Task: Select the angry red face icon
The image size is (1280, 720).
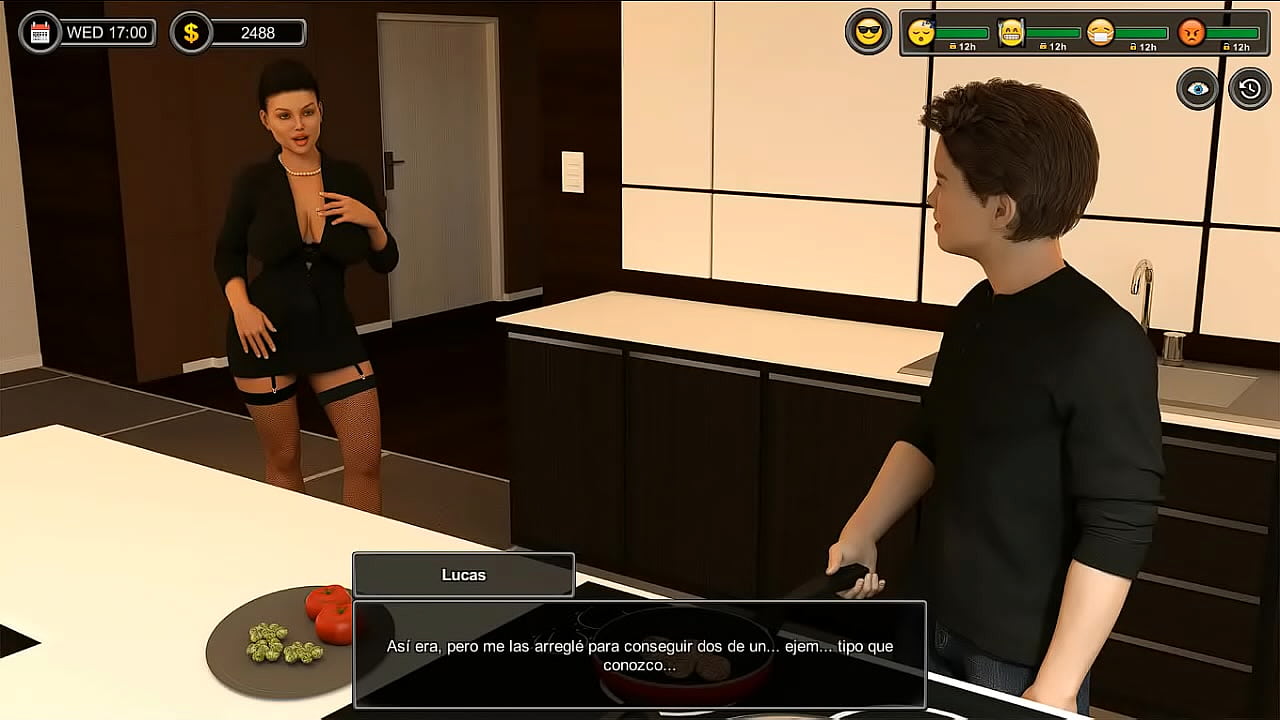Action: point(1191,33)
